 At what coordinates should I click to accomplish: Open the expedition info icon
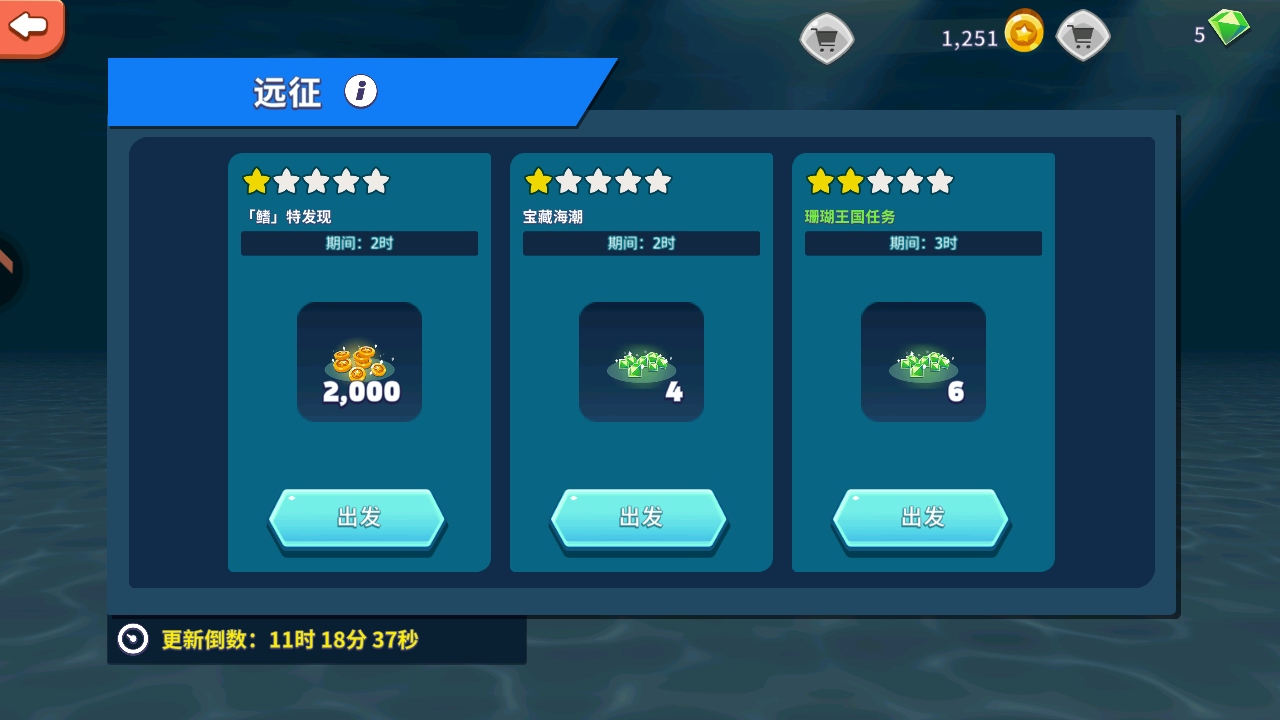click(361, 92)
